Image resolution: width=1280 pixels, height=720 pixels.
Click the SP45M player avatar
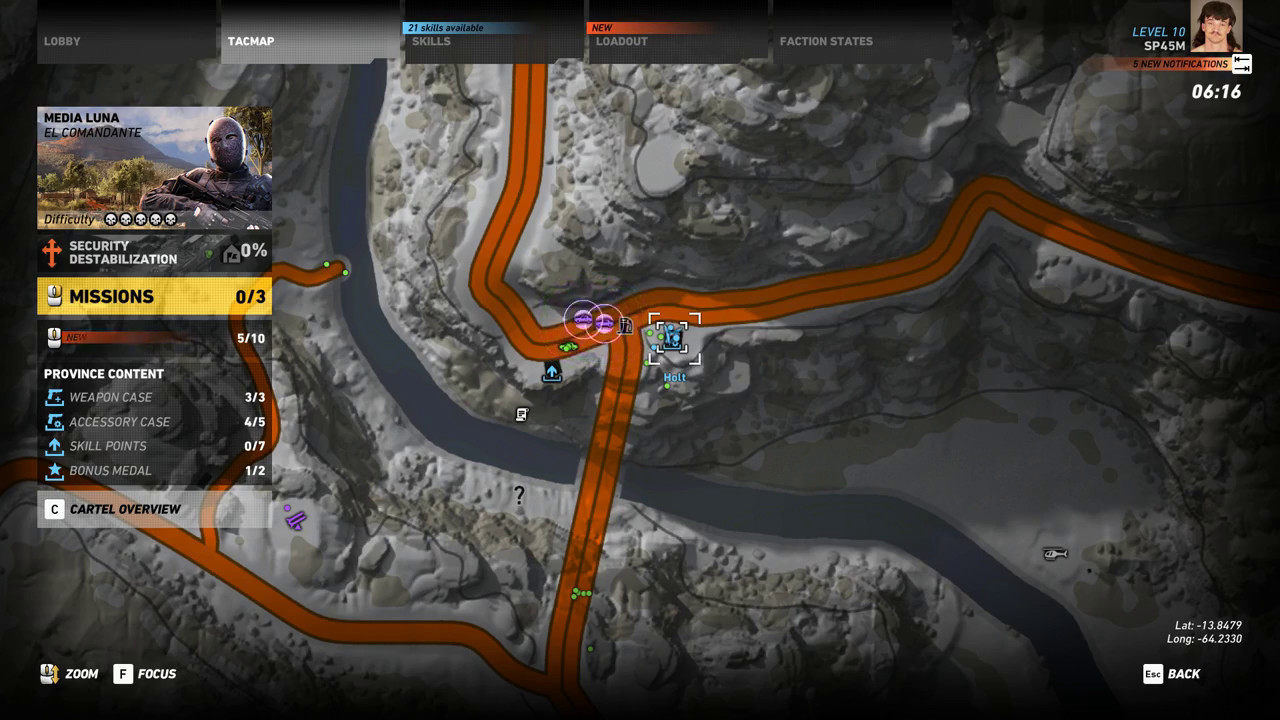[1216, 26]
